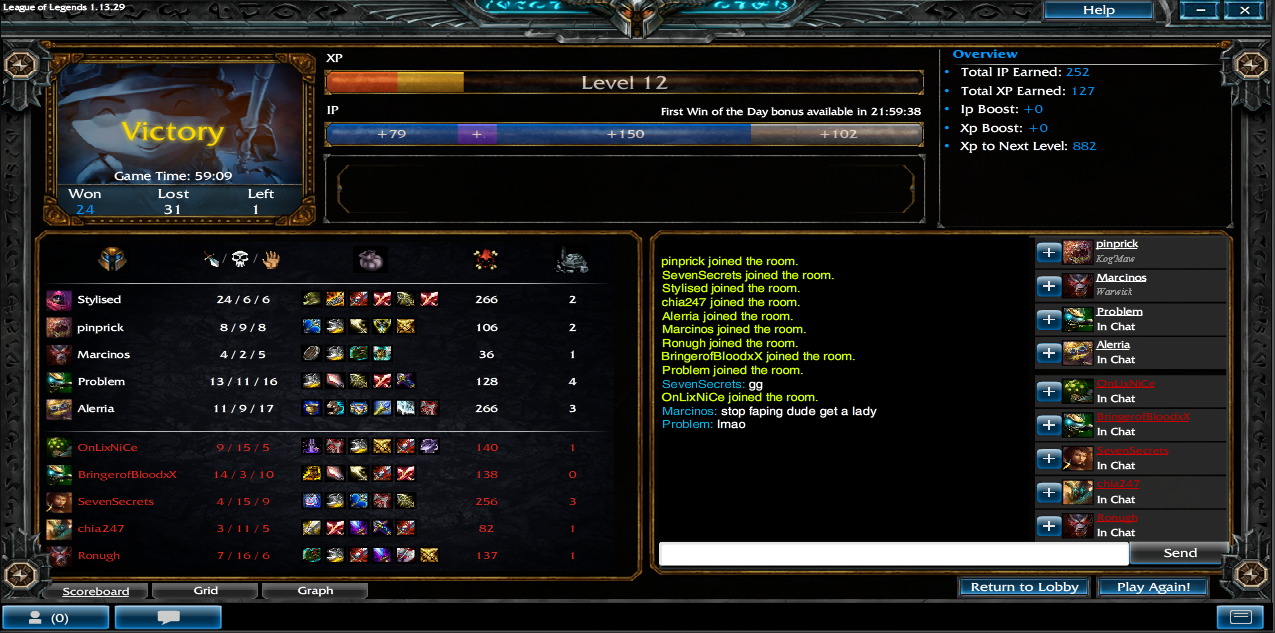Add pinprick as a friend
This screenshot has height=633, width=1275.
(1048, 252)
